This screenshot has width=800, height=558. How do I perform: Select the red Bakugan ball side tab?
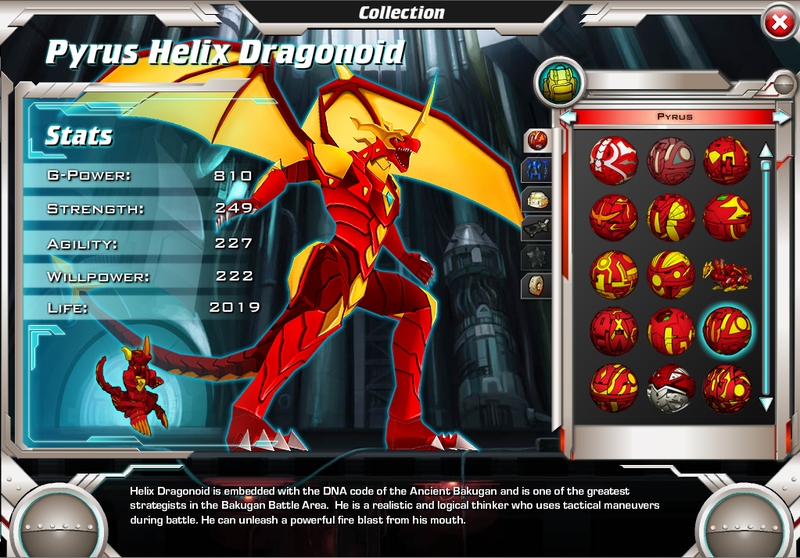pyautogui.click(x=537, y=139)
